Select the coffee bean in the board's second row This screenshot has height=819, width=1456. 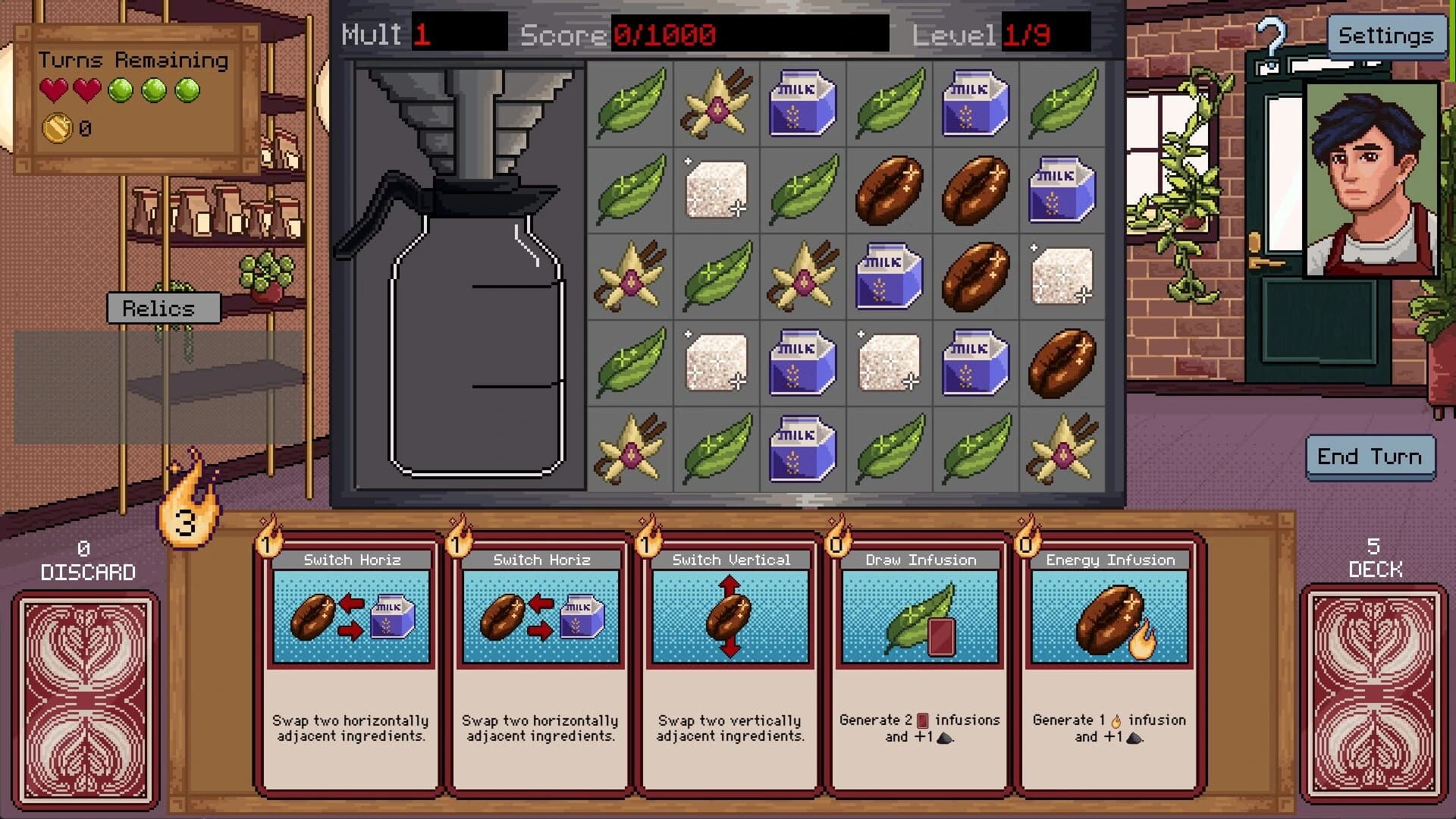point(889,190)
